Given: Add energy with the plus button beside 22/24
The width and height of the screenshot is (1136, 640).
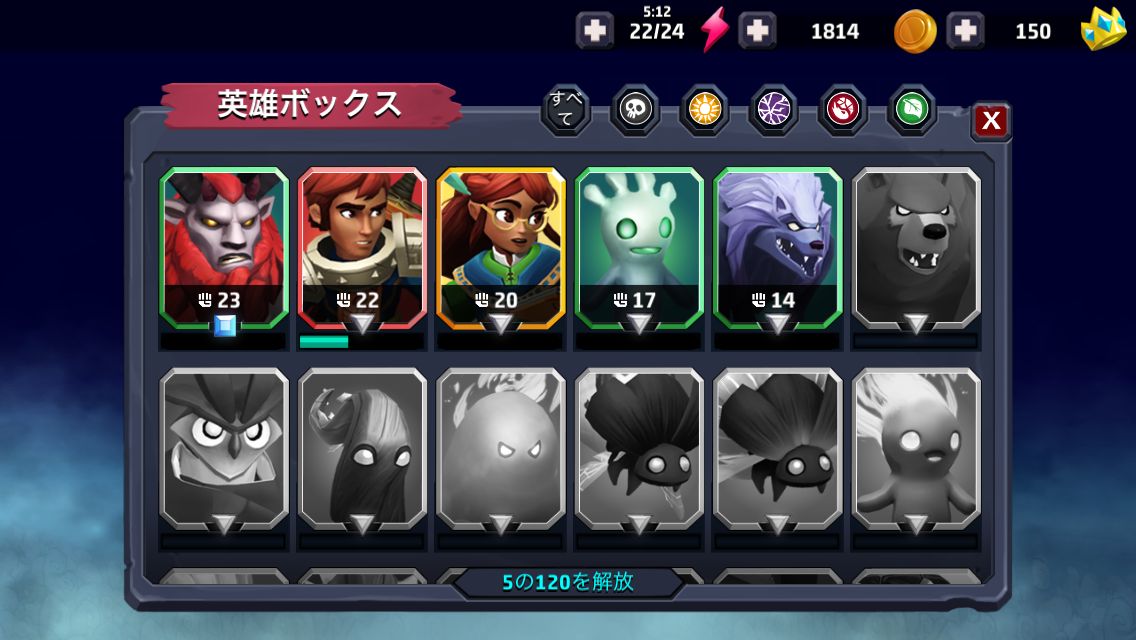Looking at the screenshot, I should tap(595, 31).
